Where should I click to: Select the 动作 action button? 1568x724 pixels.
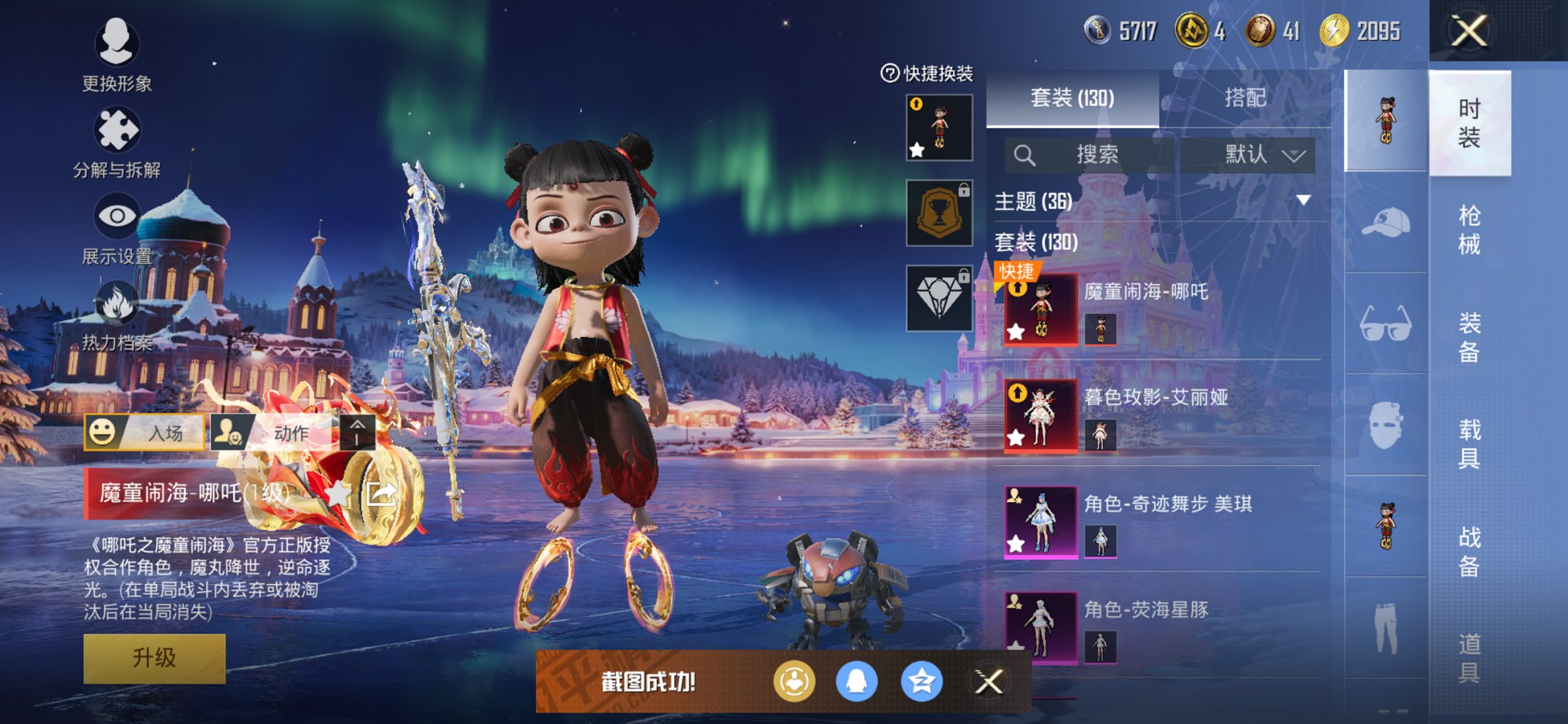[x=274, y=433]
